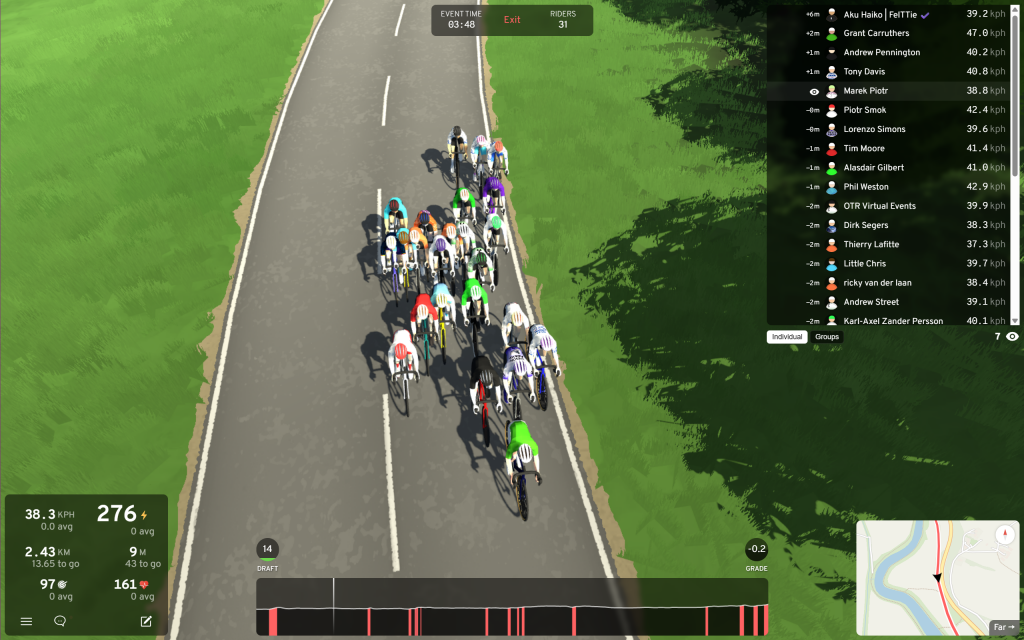Pick Piotr Smok in the rider list
This screenshot has height=640, width=1024.
(x=864, y=110)
